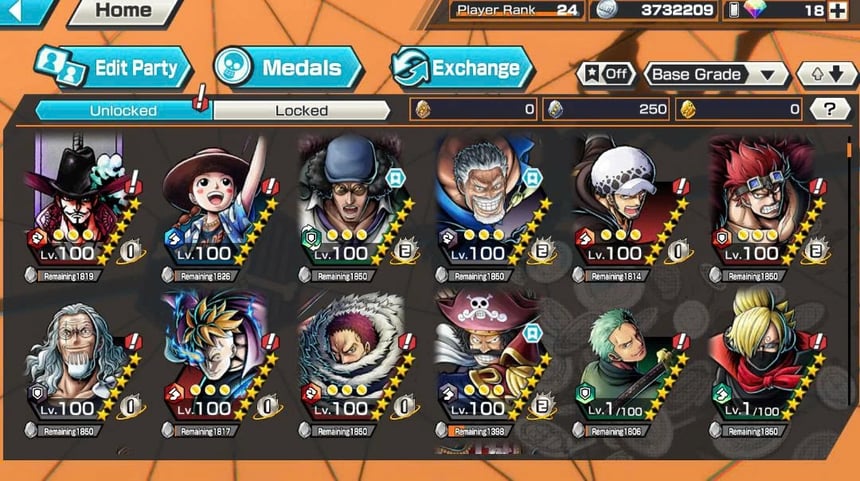Switch to the Locked characters tab
This screenshot has width=860, height=481.
click(301, 110)
